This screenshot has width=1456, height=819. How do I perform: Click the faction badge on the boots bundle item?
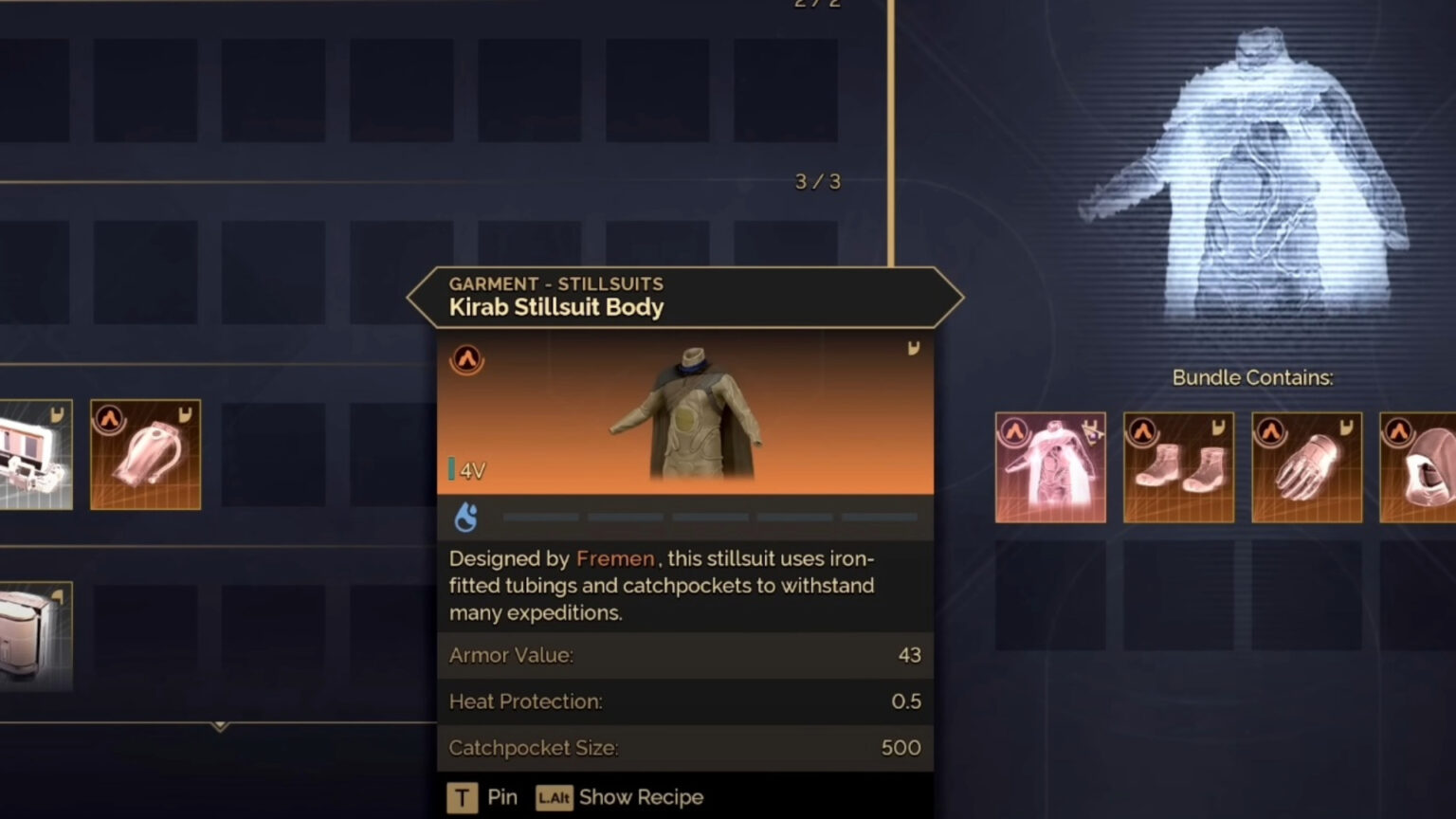pyautogui.click(x=1142, y=428)
